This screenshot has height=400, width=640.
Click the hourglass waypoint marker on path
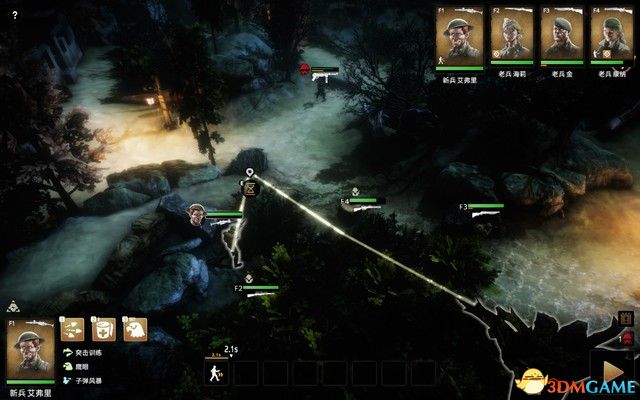(250, 187)
